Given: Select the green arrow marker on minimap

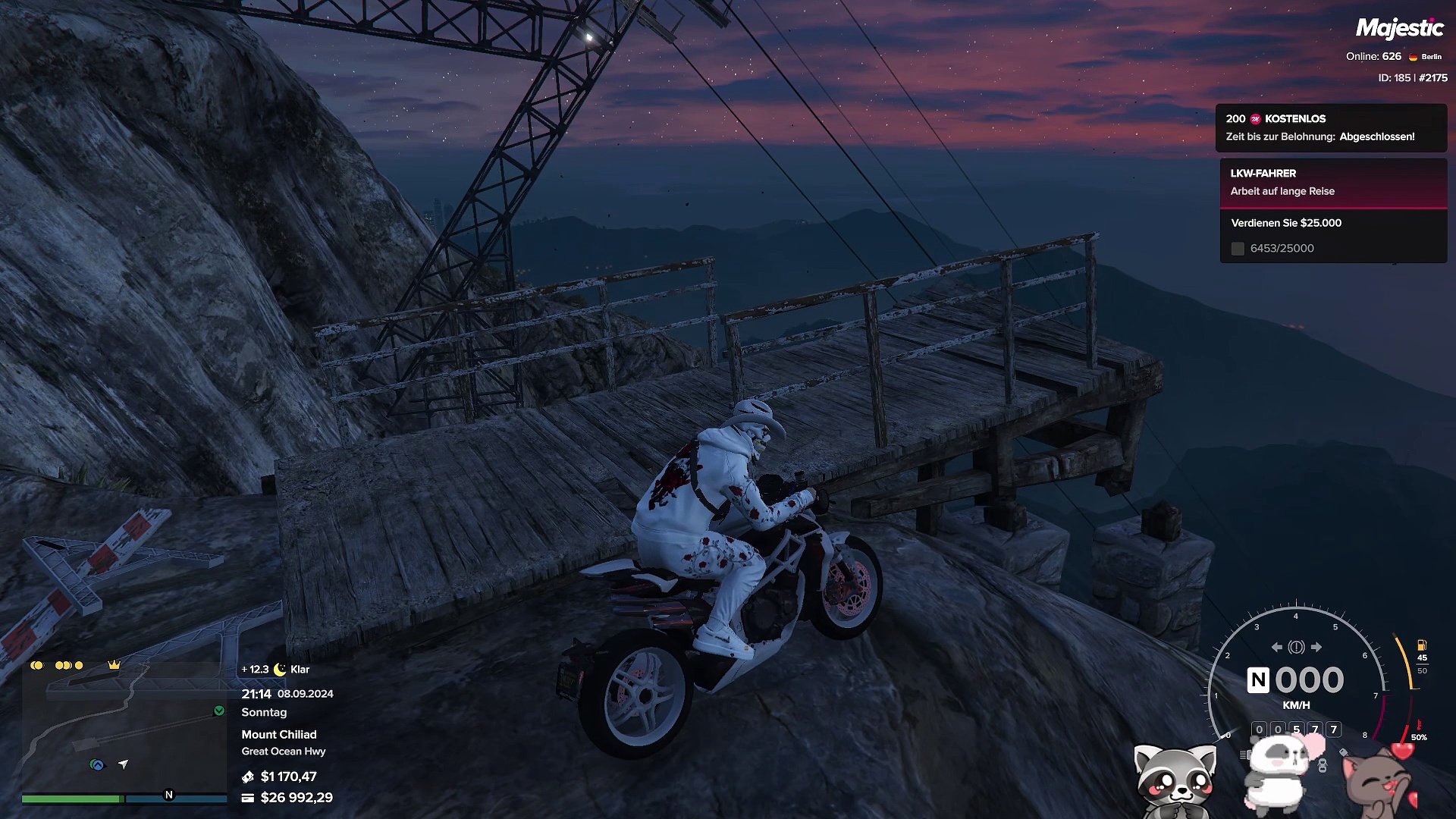Looking at the screenshot, I should point(219,711).
